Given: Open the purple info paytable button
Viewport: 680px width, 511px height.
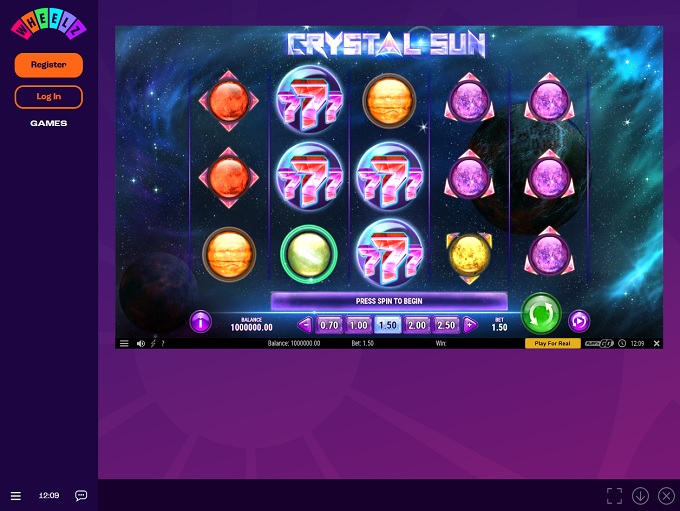Looking at the screenshot, I should 201,322.
